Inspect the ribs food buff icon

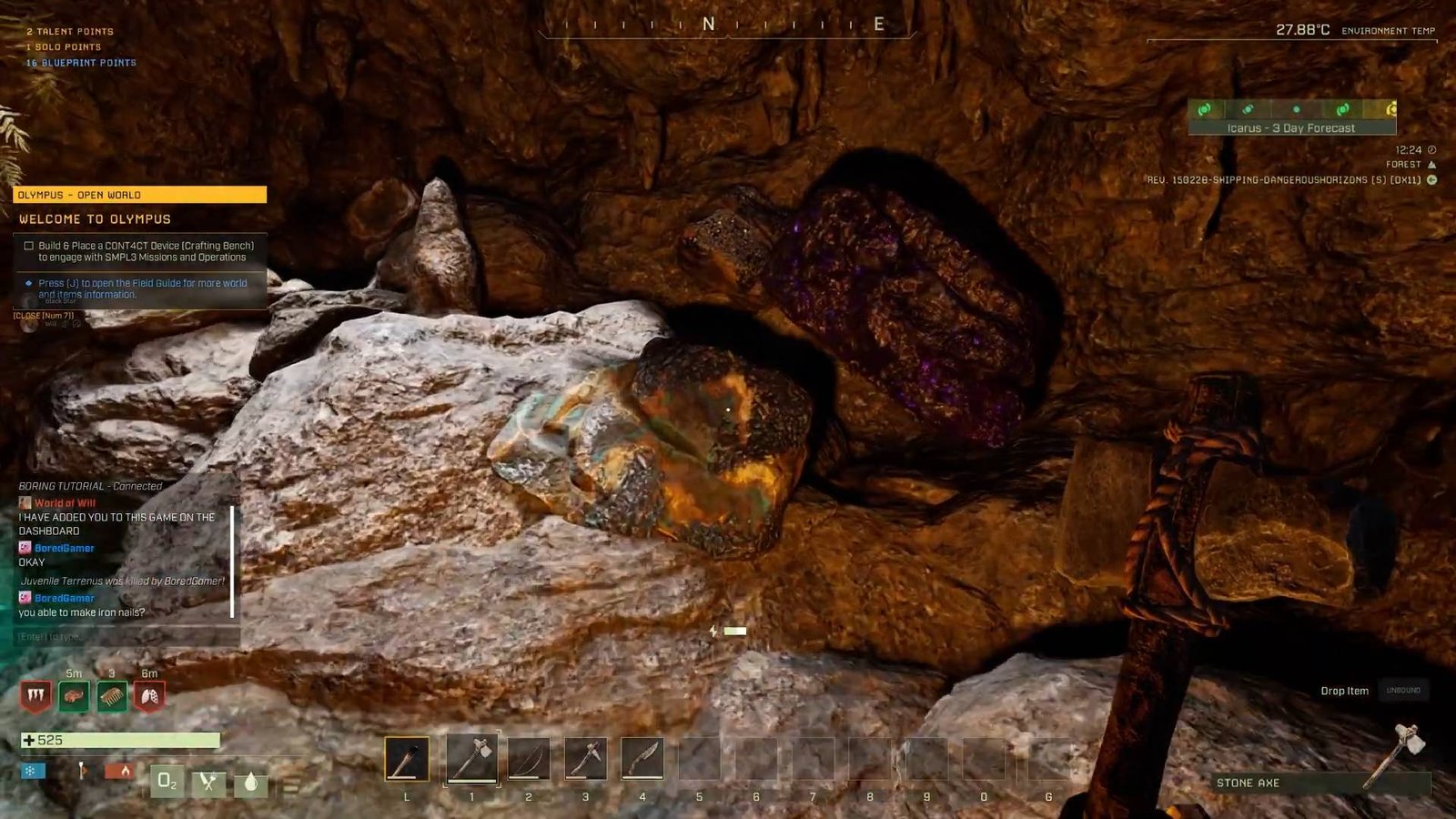point(112,697)
